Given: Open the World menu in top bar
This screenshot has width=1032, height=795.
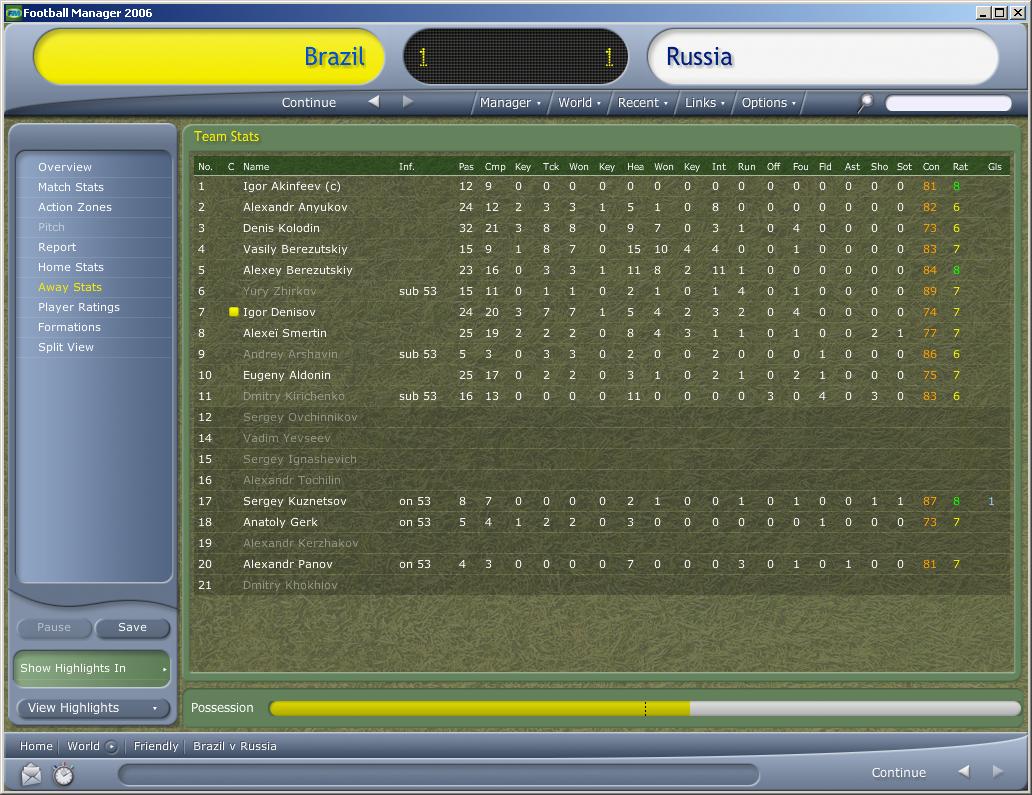Looking at the screenshot, I should [579, 102].
